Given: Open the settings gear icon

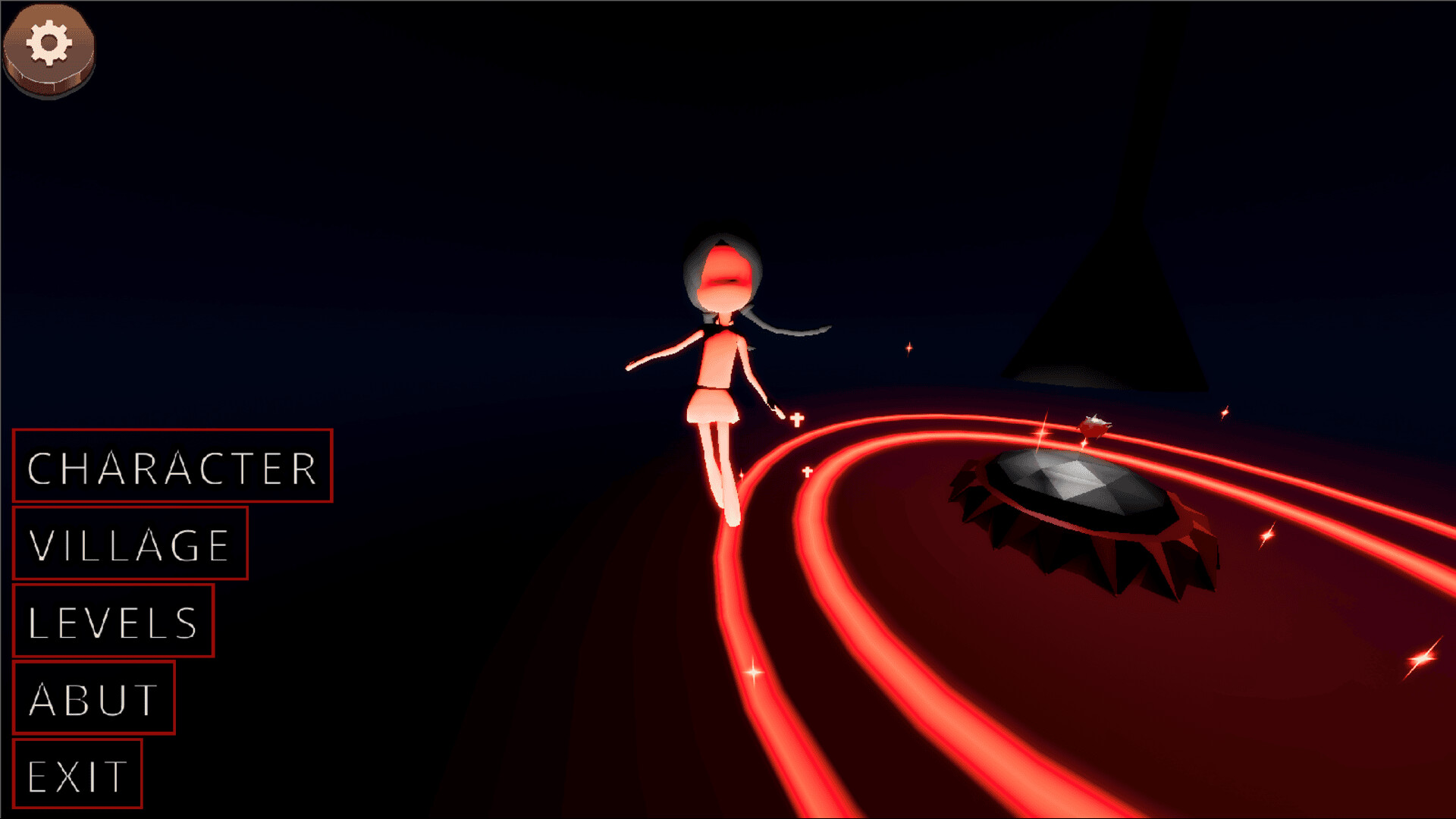Looking at the screenshot, I should (50, 47).
